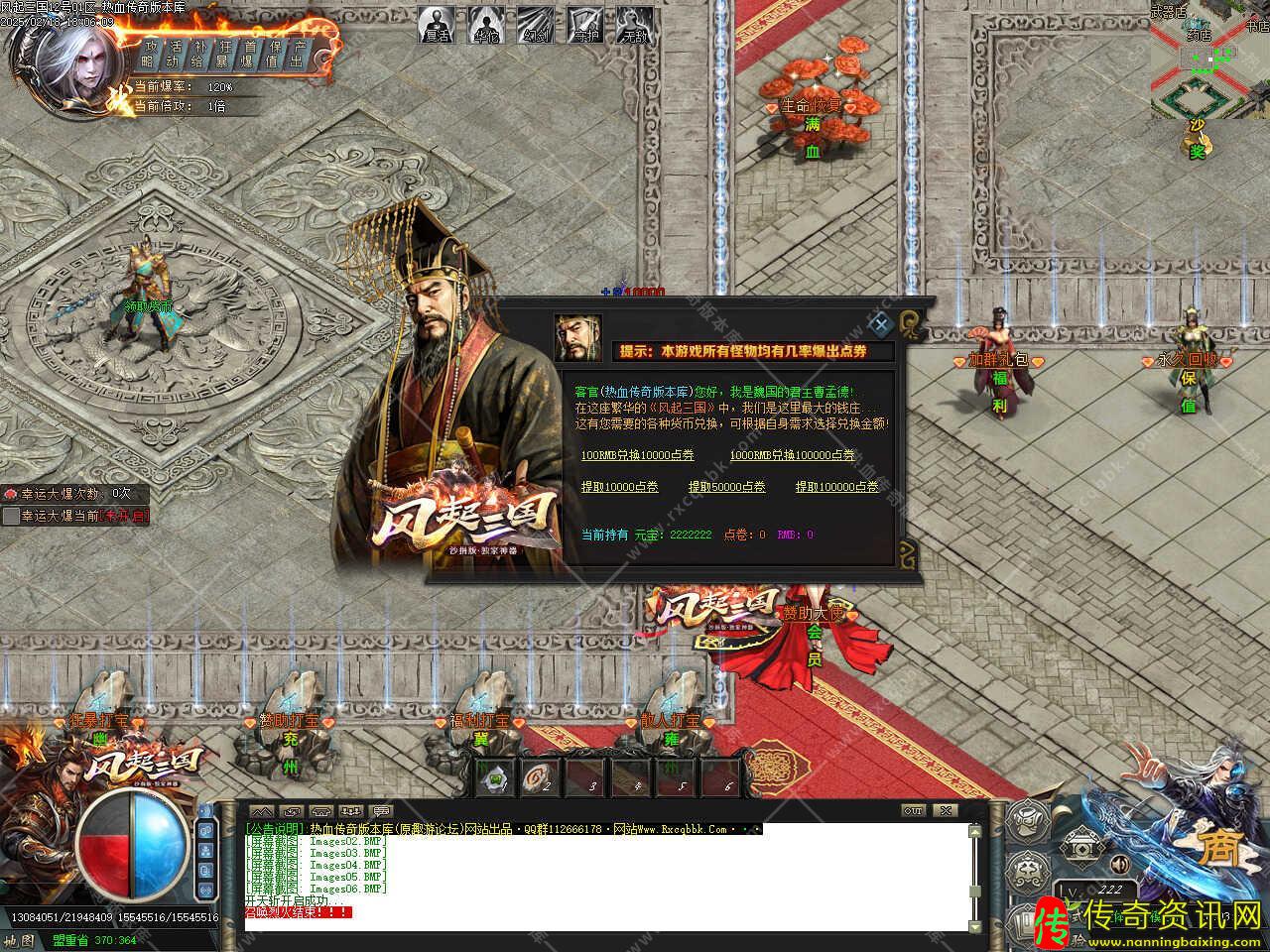
Task: Pop out the chat with the OUT control
Action: click(911, 810)
